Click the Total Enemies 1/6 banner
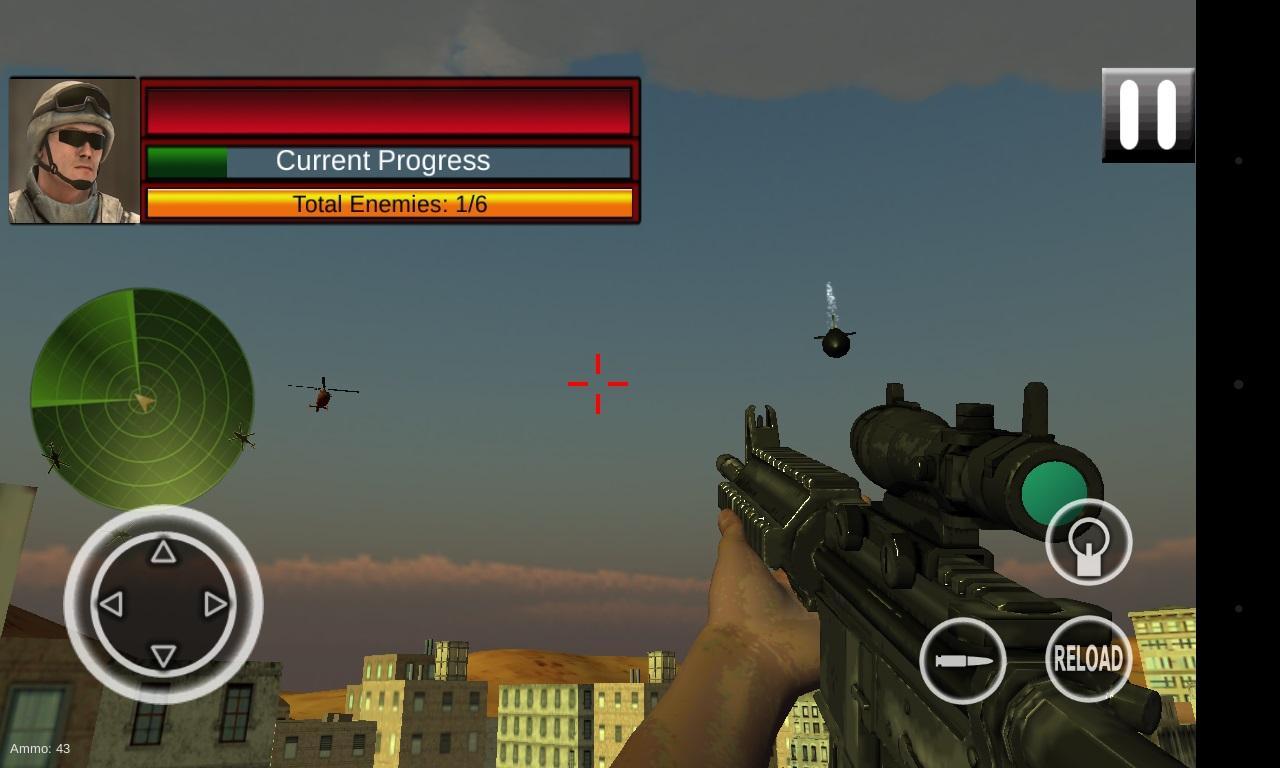The image size is (1280, 768). pyautogui.click(x=390, y=203)
